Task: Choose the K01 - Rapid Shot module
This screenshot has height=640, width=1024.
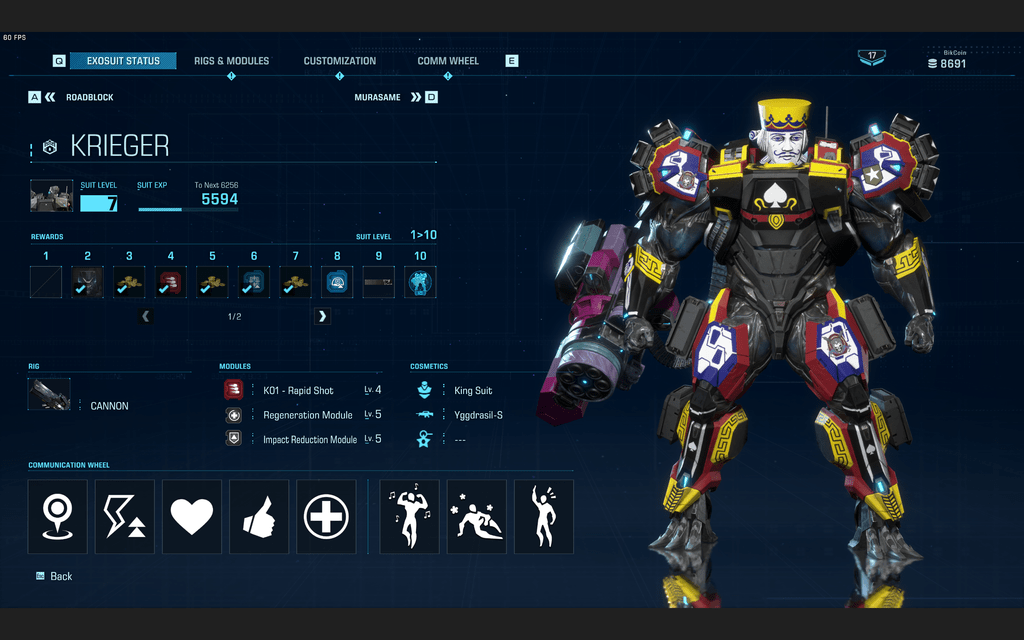Action: [x=297, y=390]
